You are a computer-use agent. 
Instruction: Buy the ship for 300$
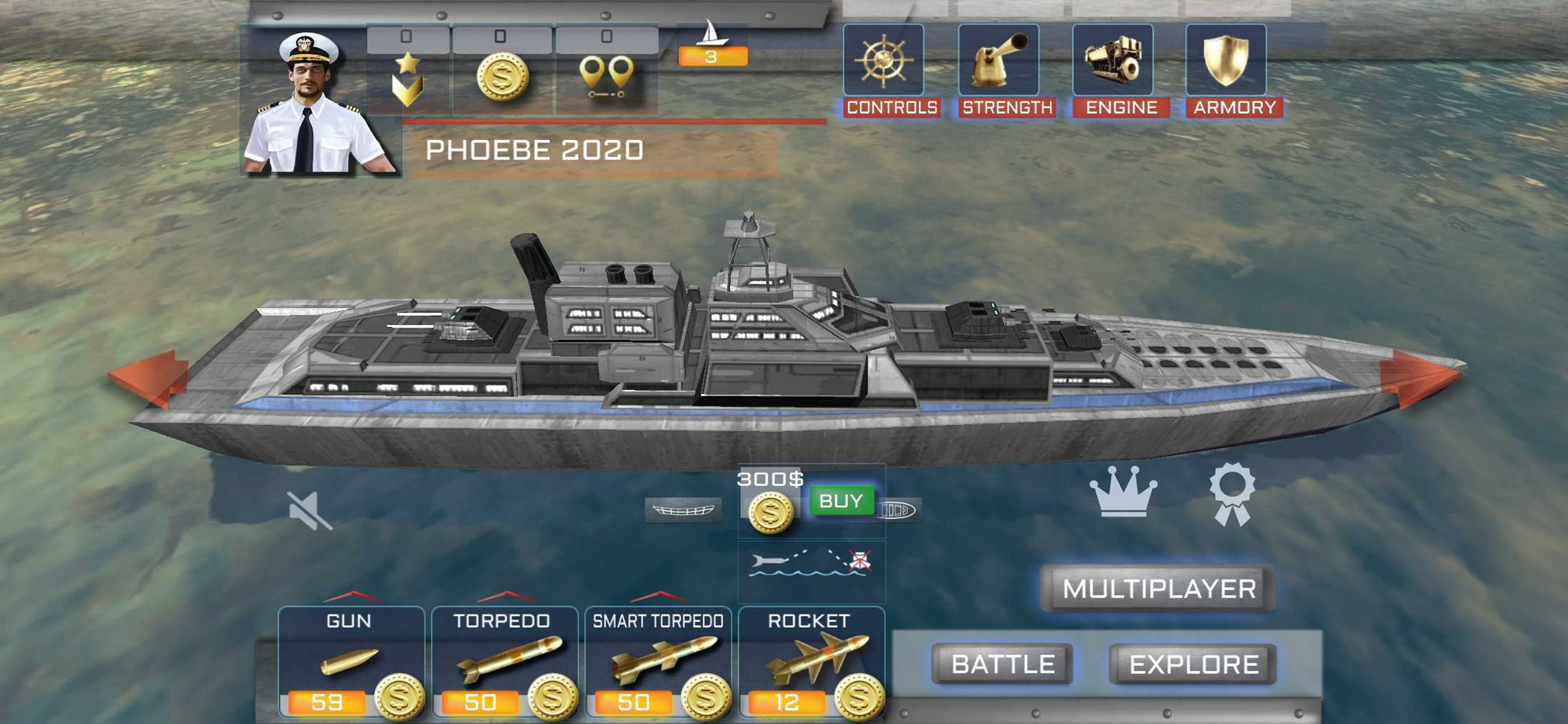pos(841,501)
